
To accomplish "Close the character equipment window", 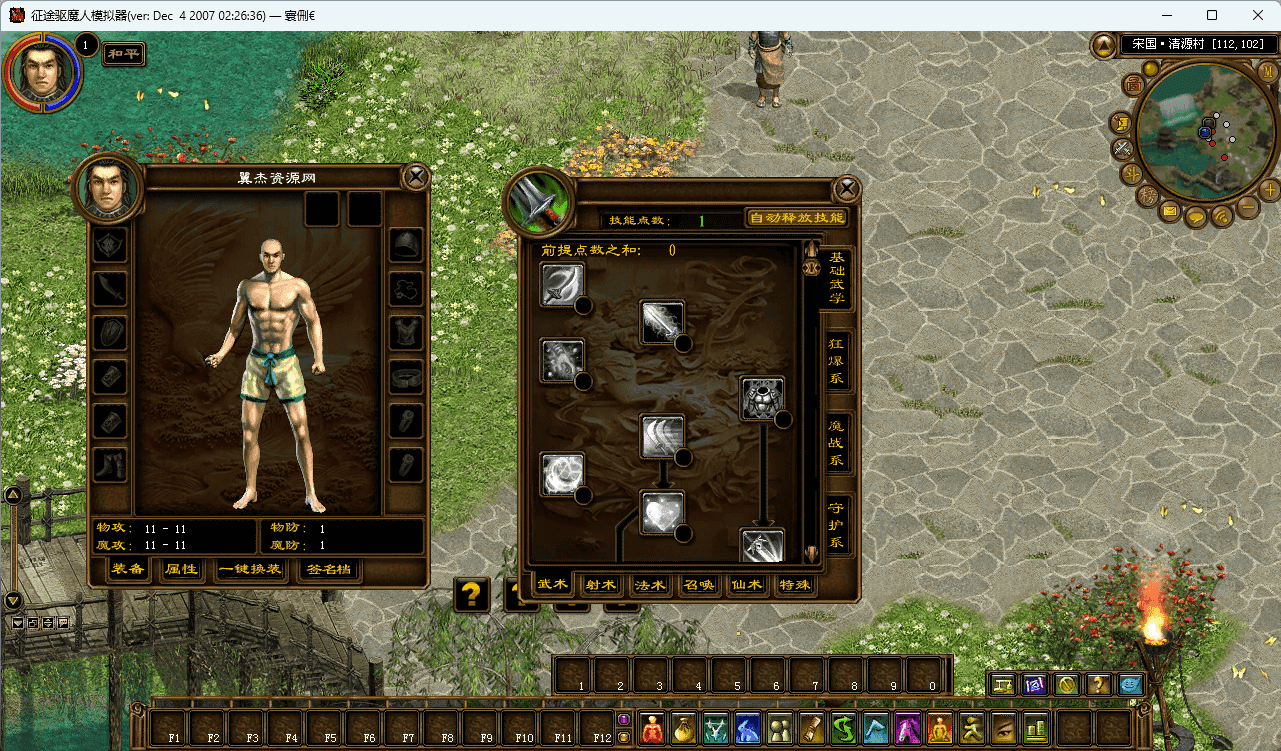I will click(416, 178).
